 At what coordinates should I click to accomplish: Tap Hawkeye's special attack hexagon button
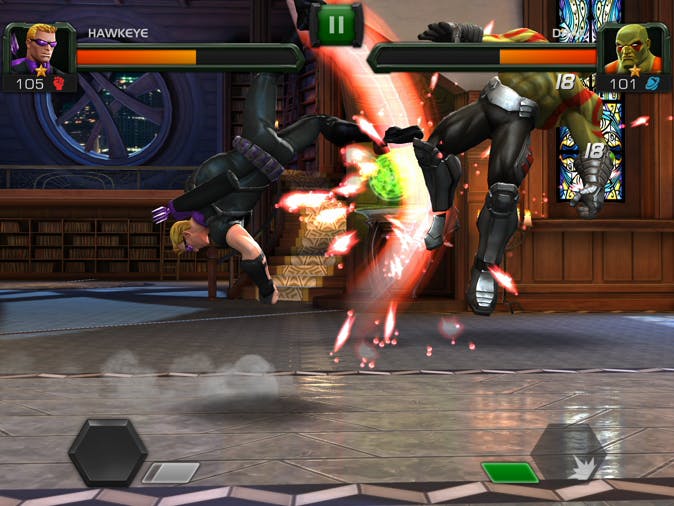pos(107,452)
